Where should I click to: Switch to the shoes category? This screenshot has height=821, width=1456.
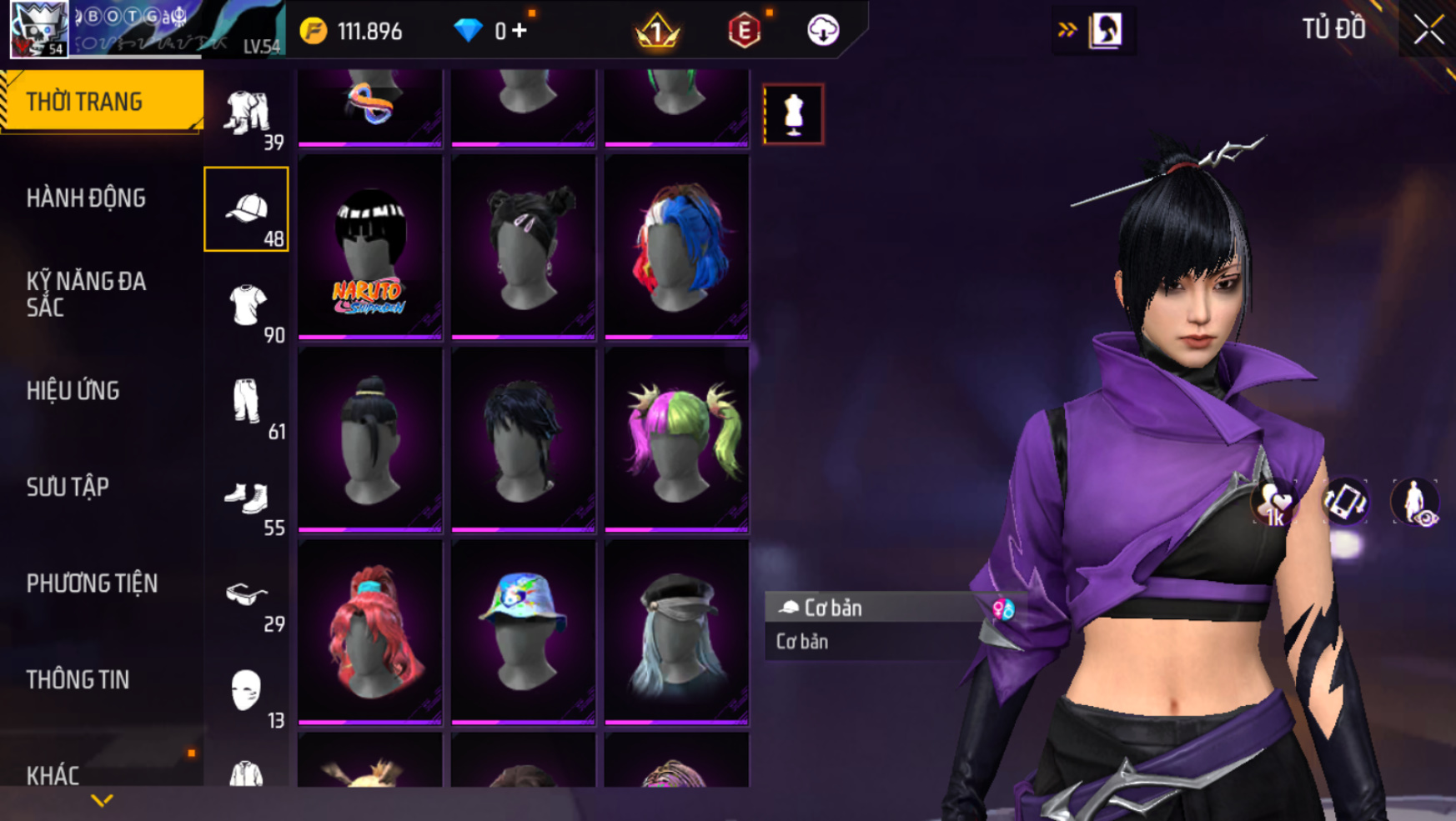(x=247, y=498)
